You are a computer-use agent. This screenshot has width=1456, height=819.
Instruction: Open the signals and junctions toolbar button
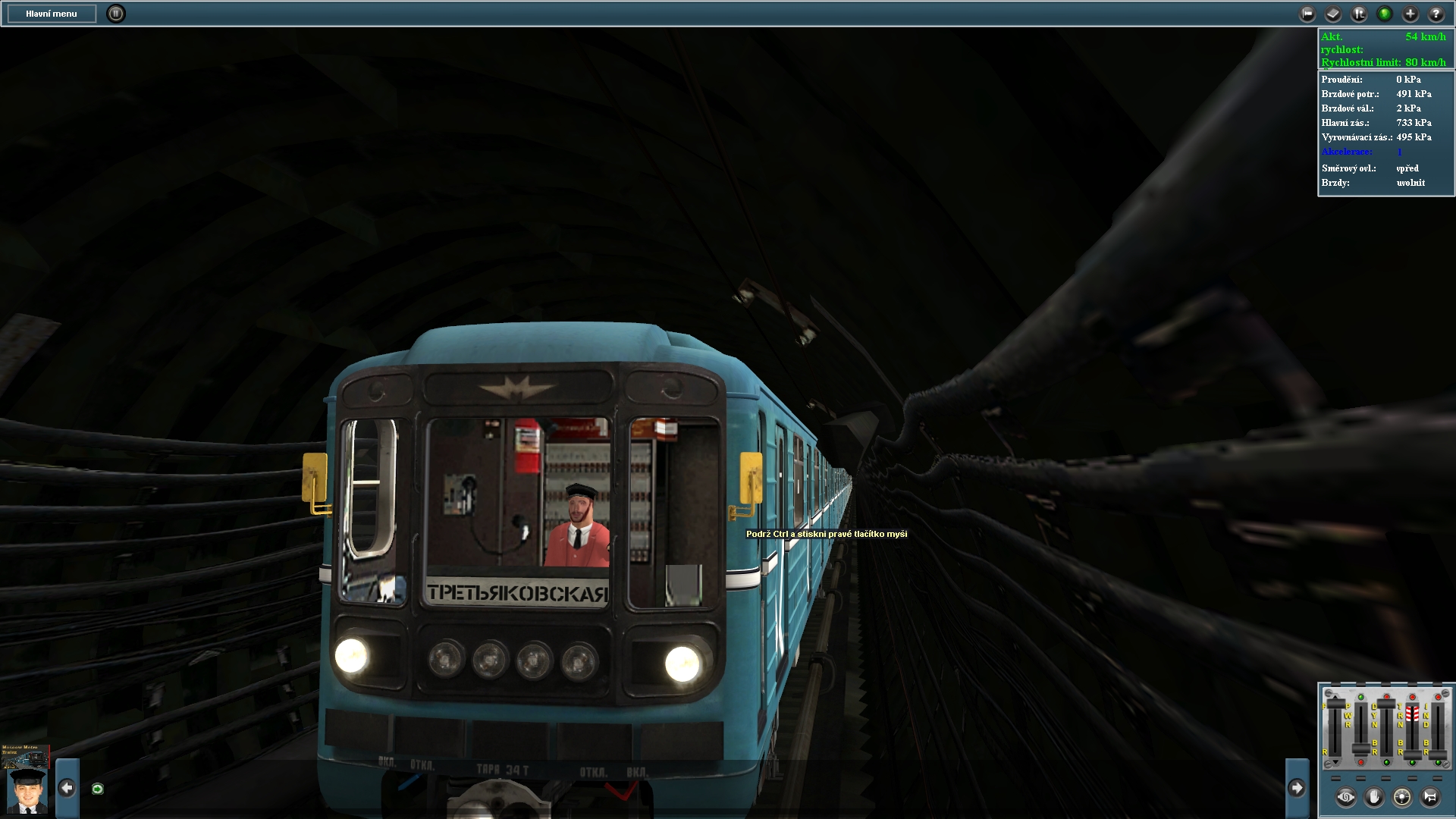click(x=1359, y=14)
